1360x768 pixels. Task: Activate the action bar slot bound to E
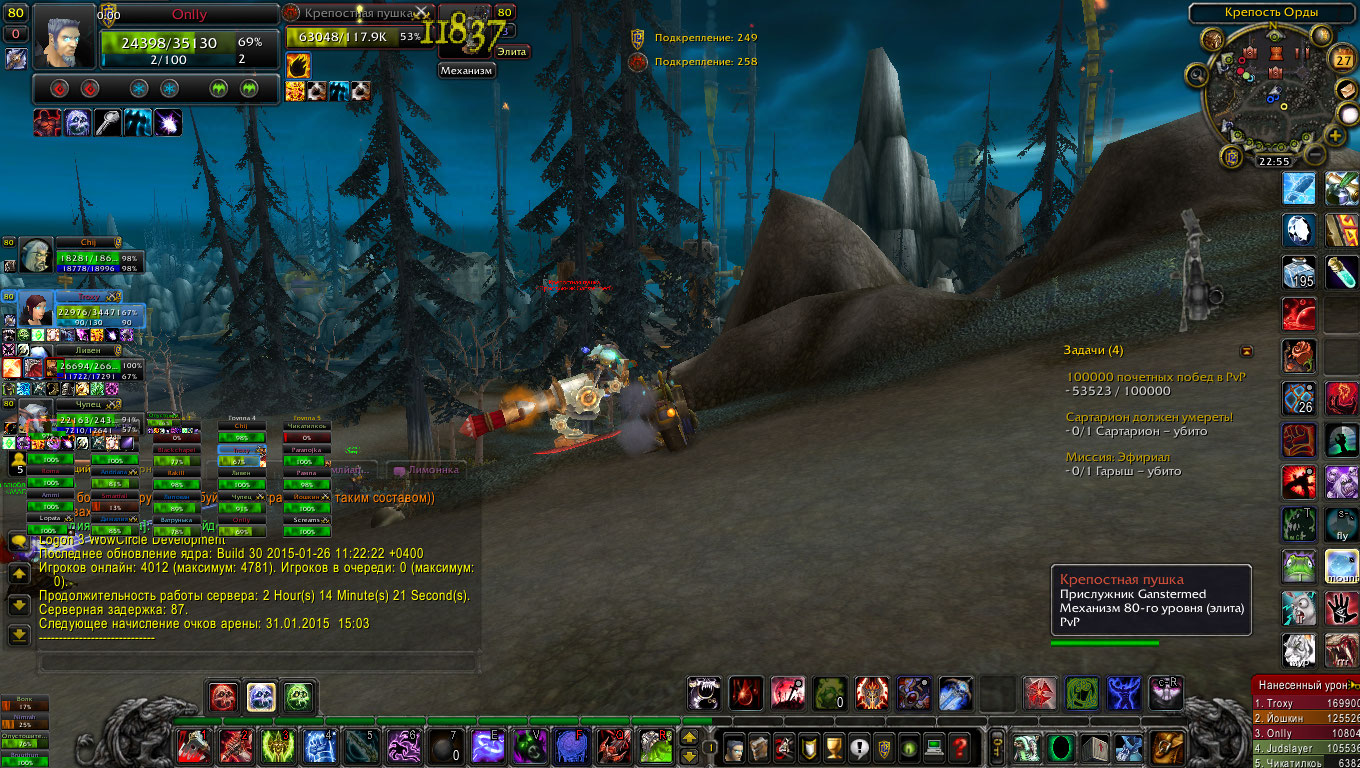pos(489,746)
